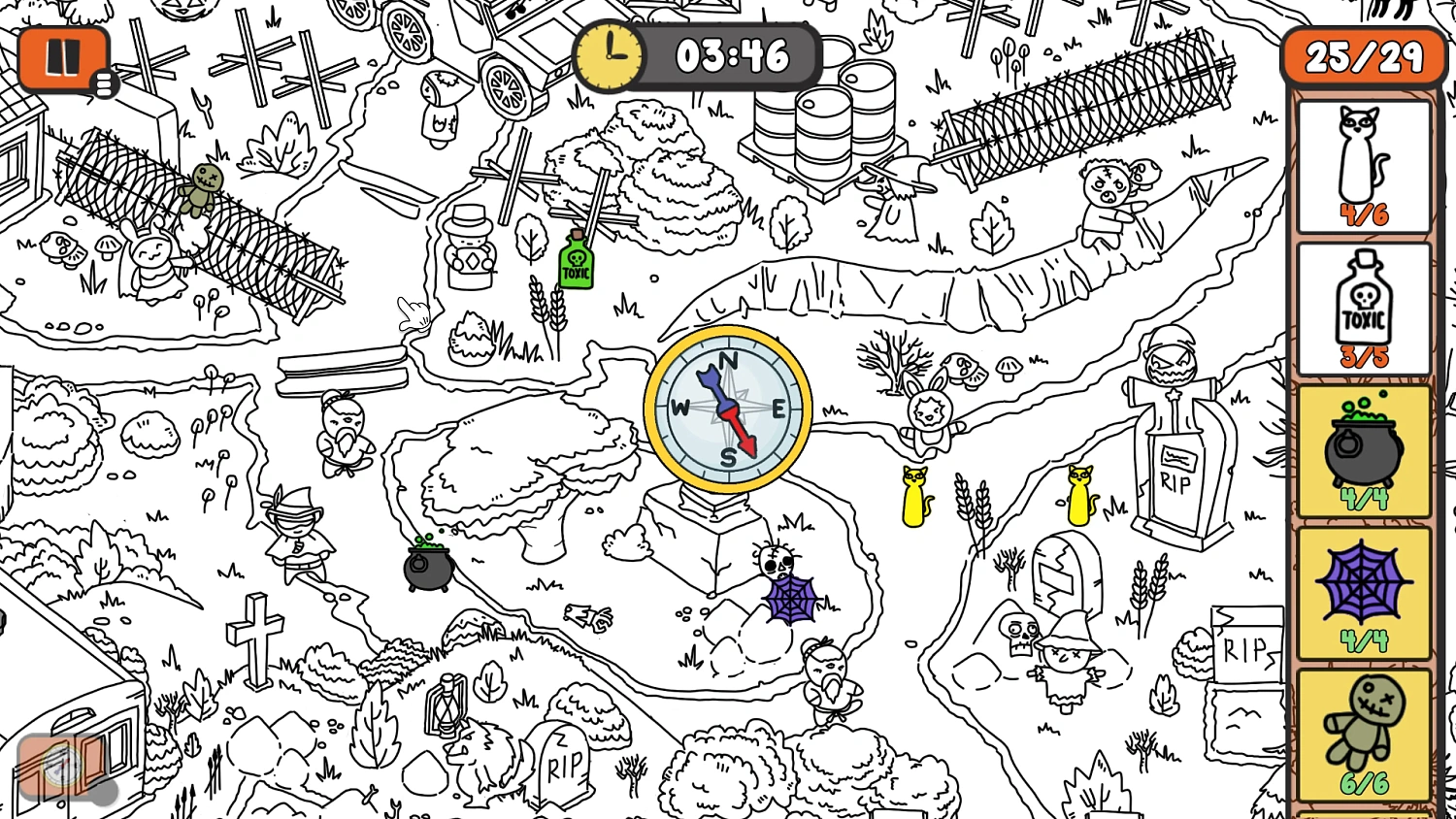Select the cat card showing 4/6 in sidebar
The height and width of the screenshot is (819, 1456).
pos(1363,165)
